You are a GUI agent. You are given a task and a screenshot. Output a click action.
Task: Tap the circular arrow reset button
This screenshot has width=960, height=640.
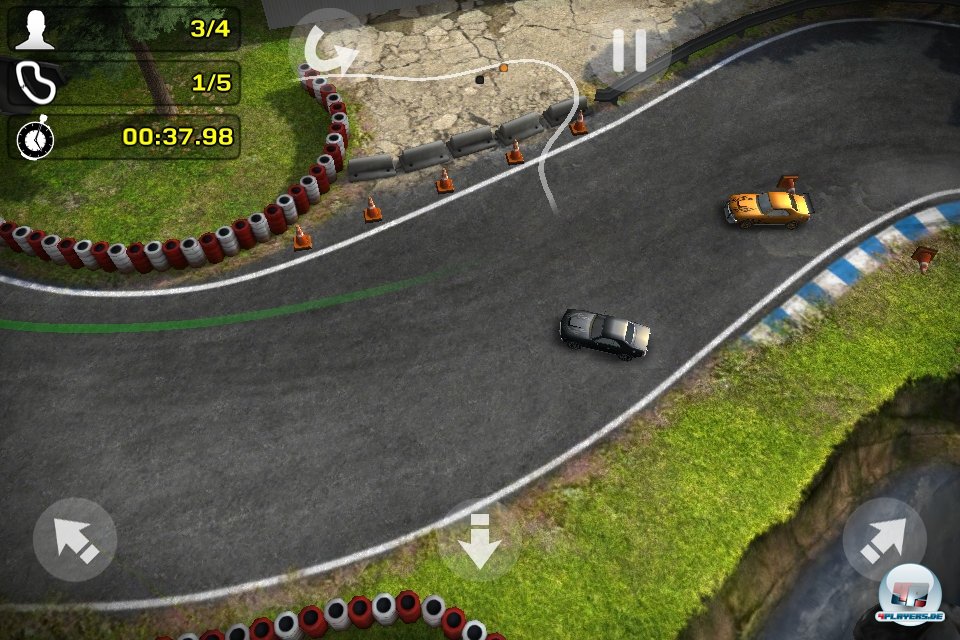[x=328, y=48]
